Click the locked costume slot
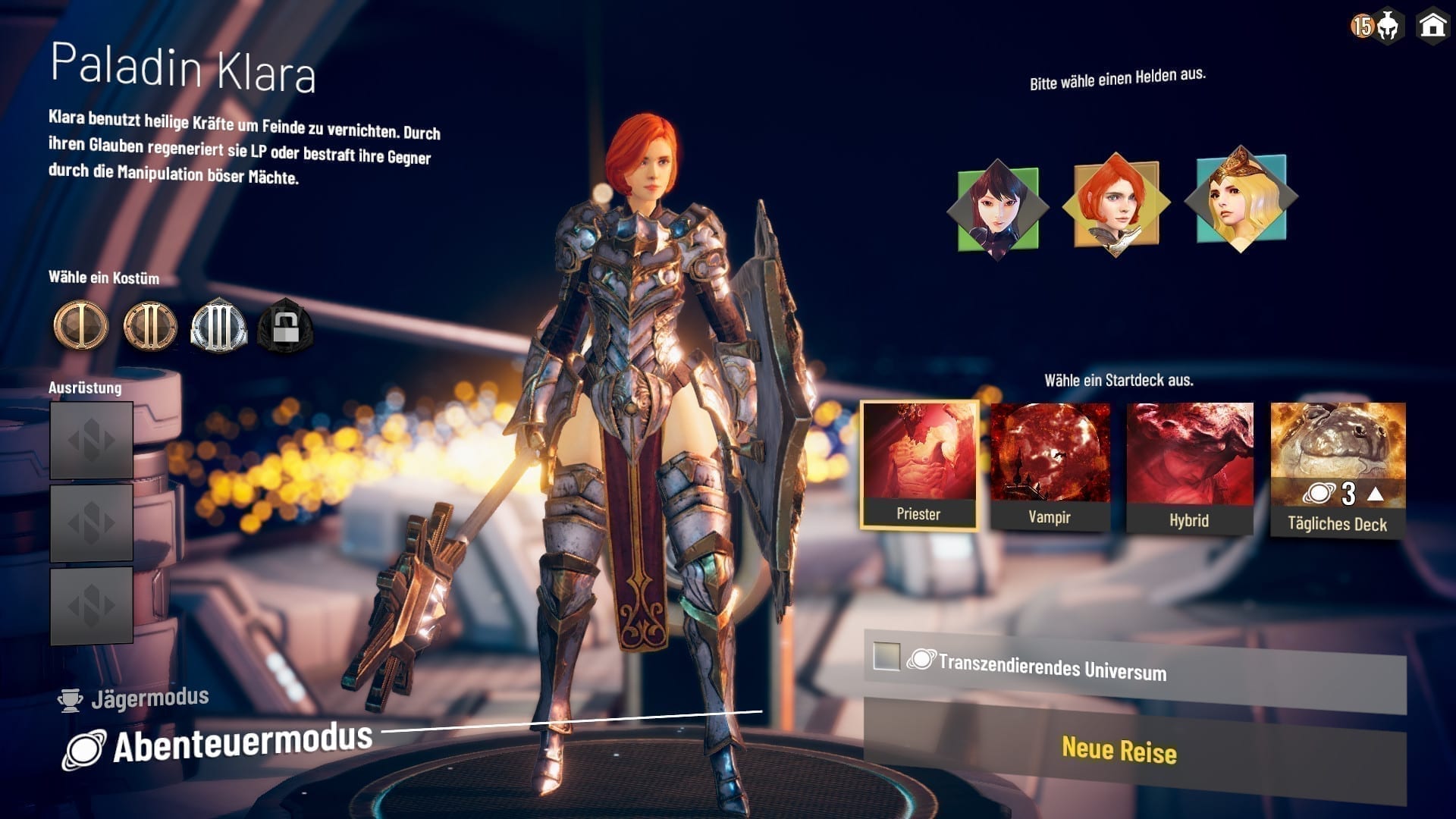The width and height of the screenshot is (1456, 819). [x=285, y=328]
